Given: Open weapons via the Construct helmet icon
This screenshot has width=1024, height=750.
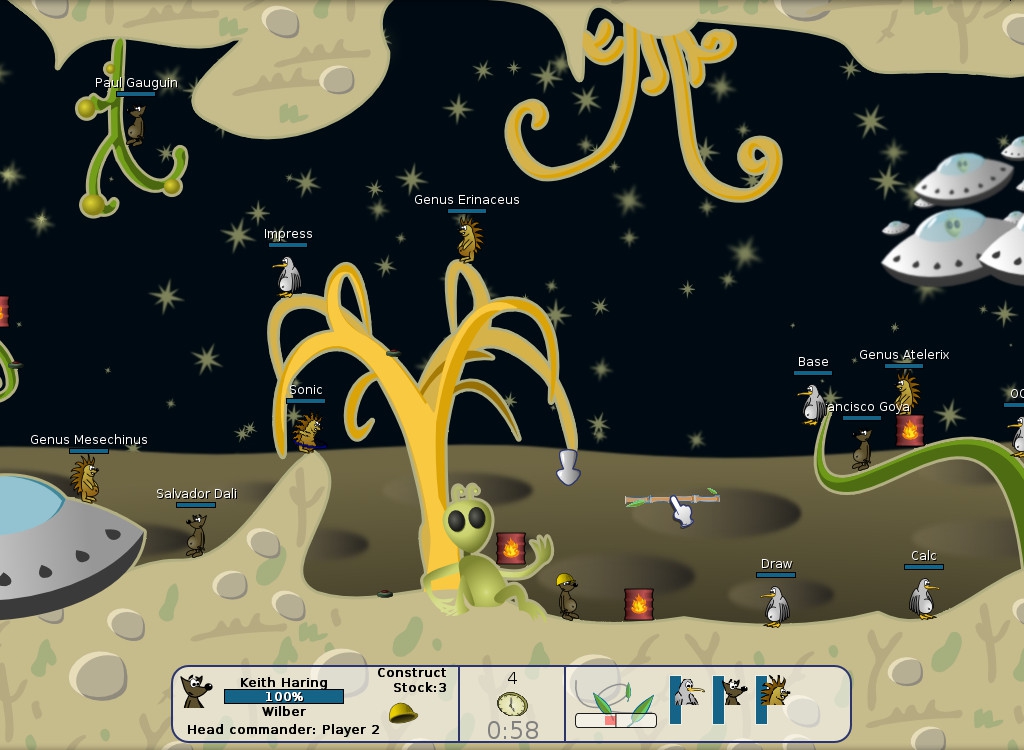Looking at the screenshot, I should tap(402, 713).
